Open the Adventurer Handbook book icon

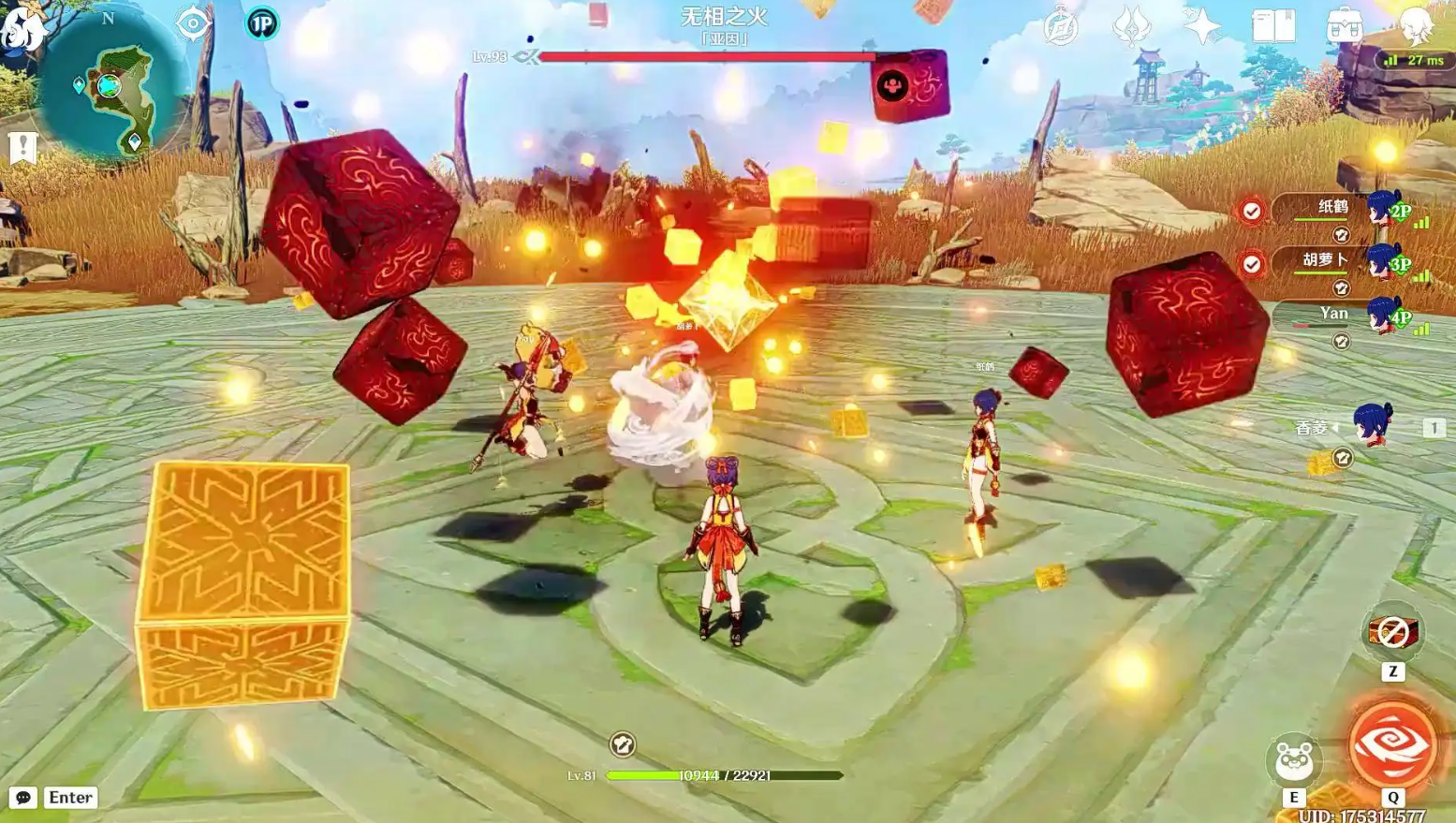(x=1273, y=26)
